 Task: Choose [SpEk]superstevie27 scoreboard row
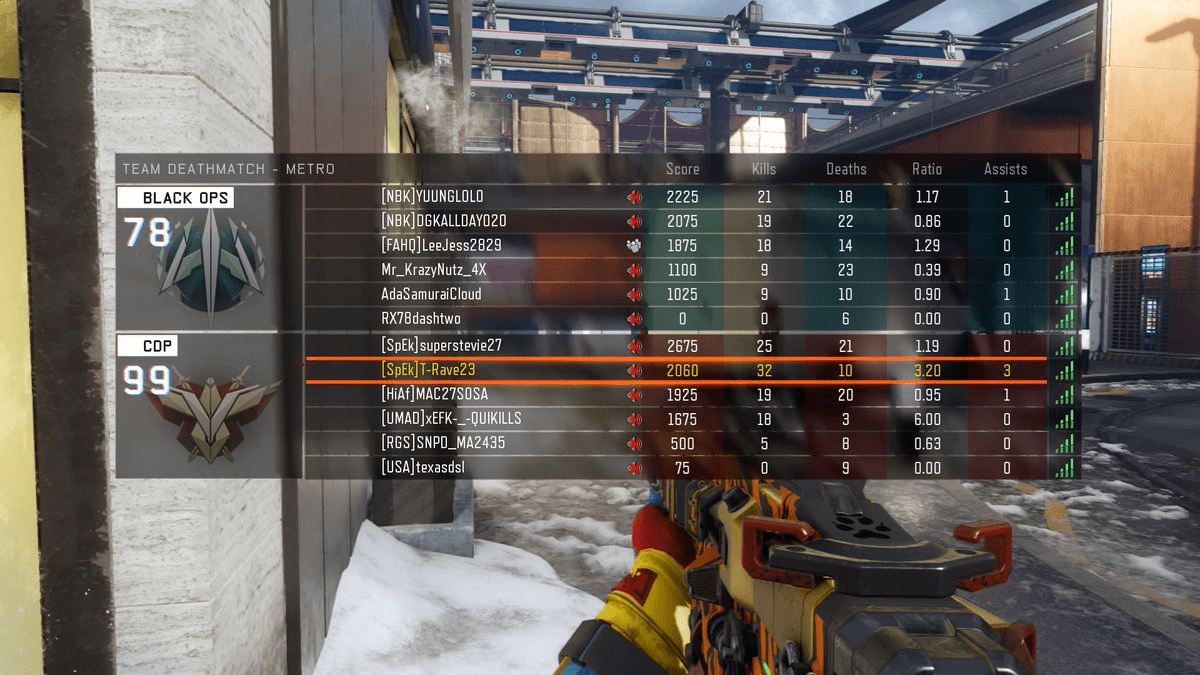[441, 345]
